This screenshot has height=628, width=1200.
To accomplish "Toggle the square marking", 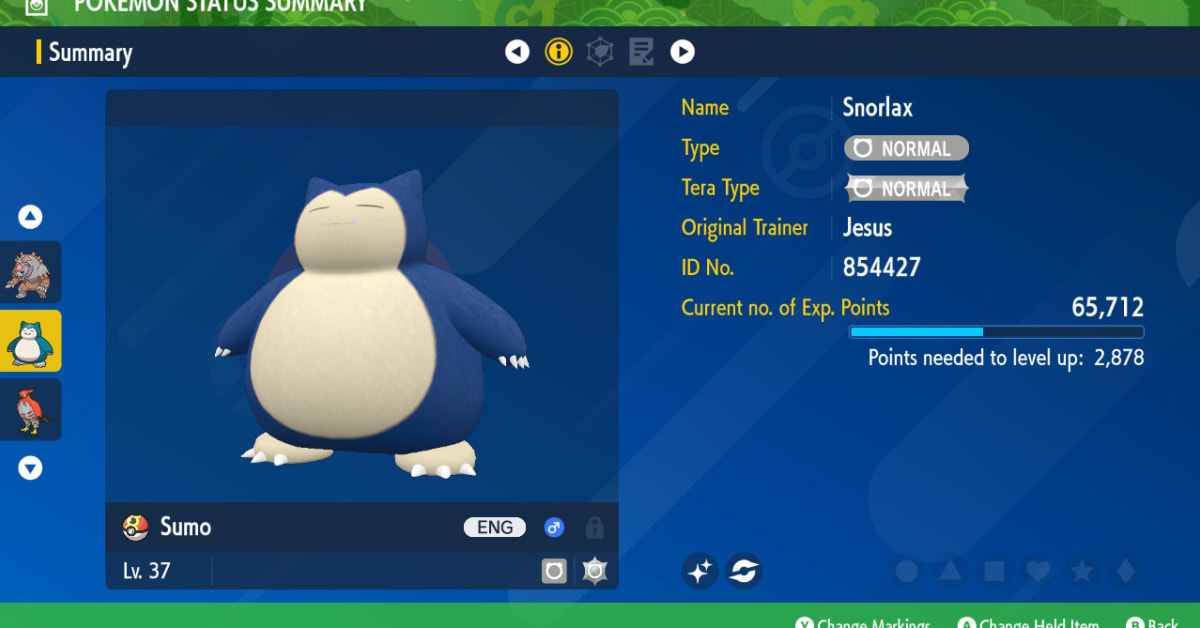I will coord(994,571).
